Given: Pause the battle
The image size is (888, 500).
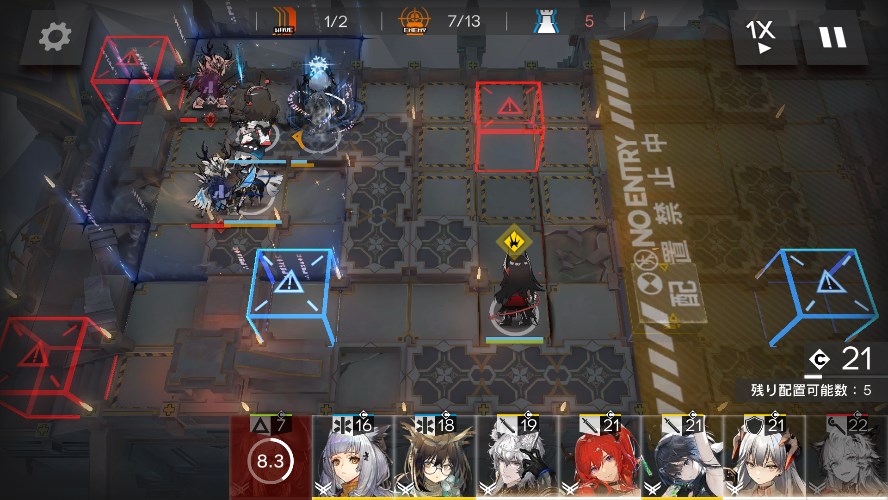Looking at the screenshot, I should point(831,38).
